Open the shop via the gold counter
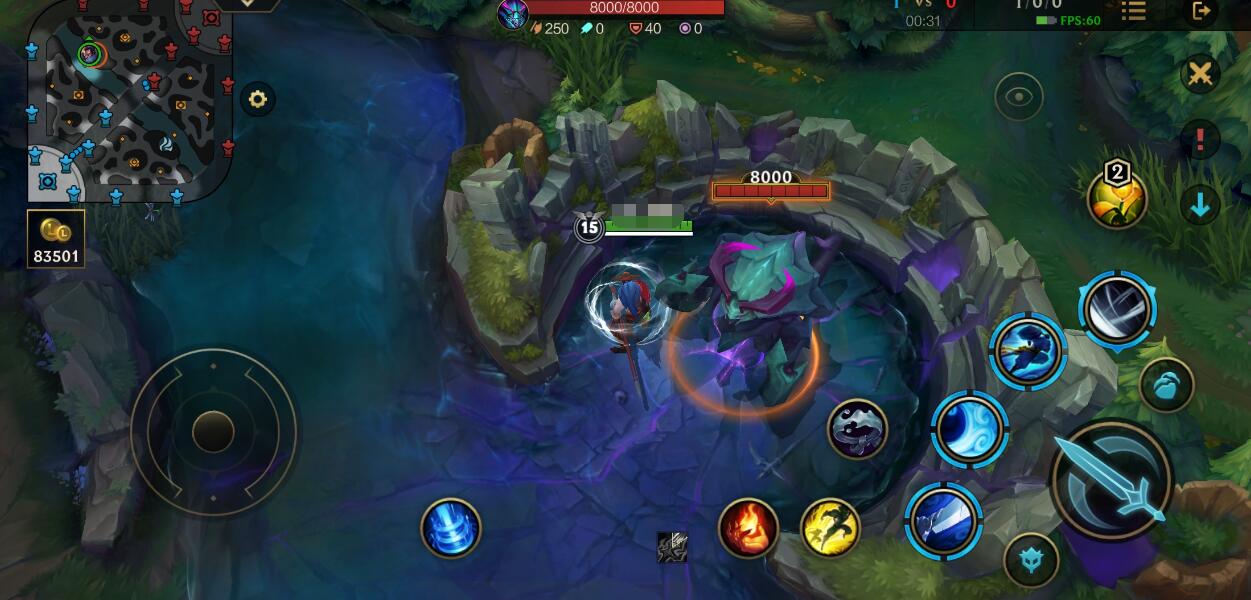 [56, 240]
